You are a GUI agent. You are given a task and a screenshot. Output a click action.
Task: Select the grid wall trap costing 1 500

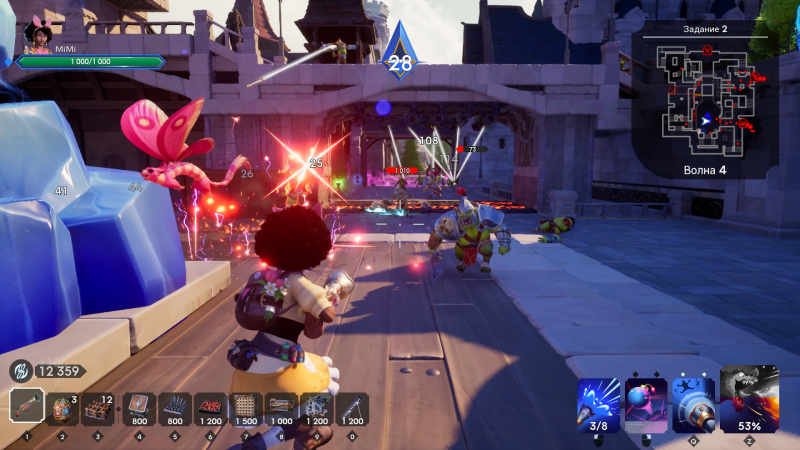(245, 407)
